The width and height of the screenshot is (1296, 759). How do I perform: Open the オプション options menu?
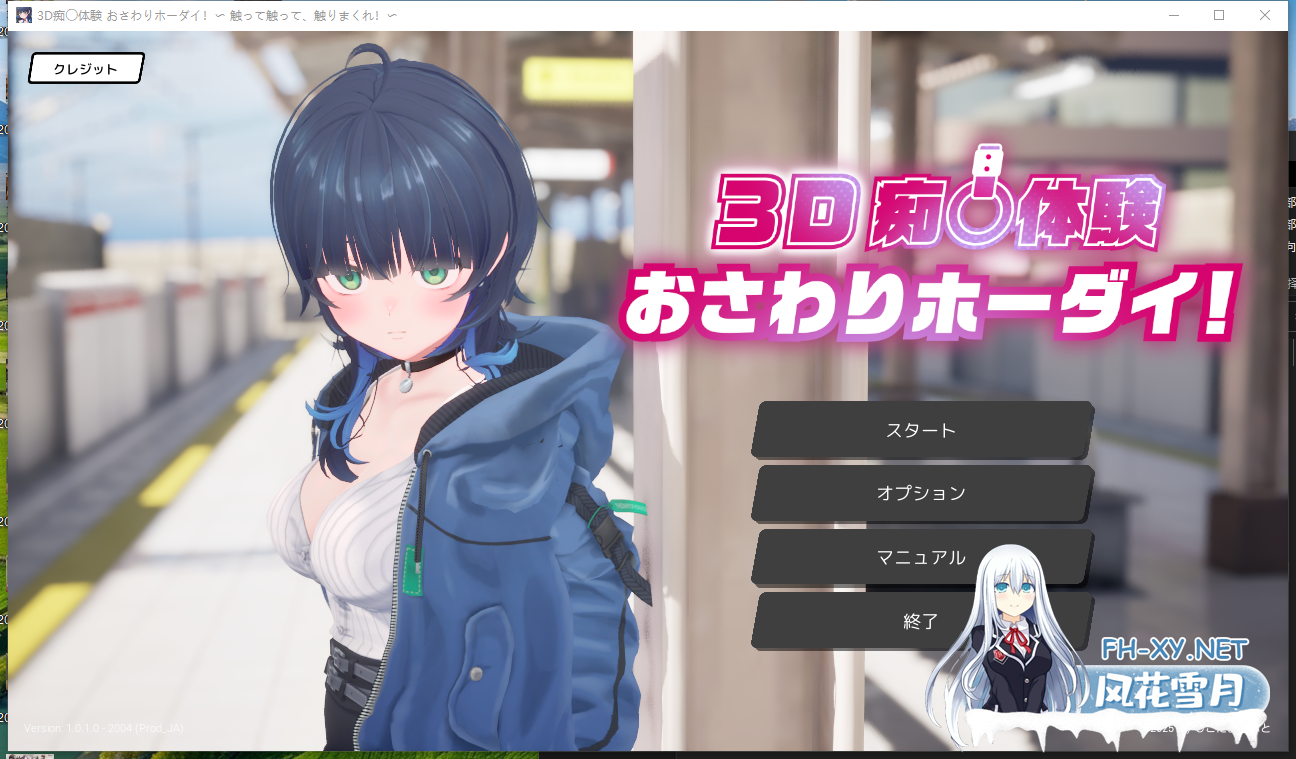click(x=921, y=493)
